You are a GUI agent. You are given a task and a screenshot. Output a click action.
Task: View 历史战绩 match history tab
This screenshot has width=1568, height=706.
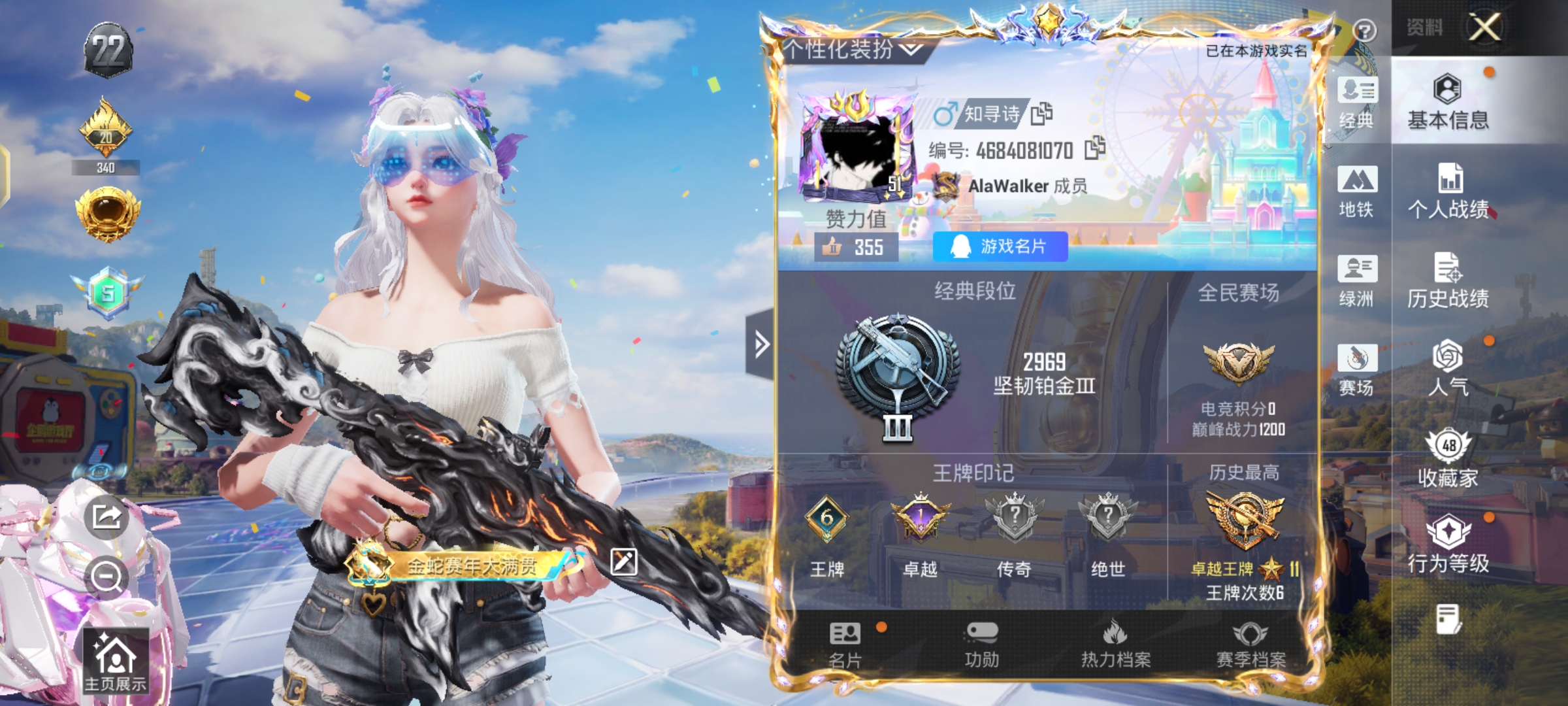pyautogui.click(x=1448, y=280)
